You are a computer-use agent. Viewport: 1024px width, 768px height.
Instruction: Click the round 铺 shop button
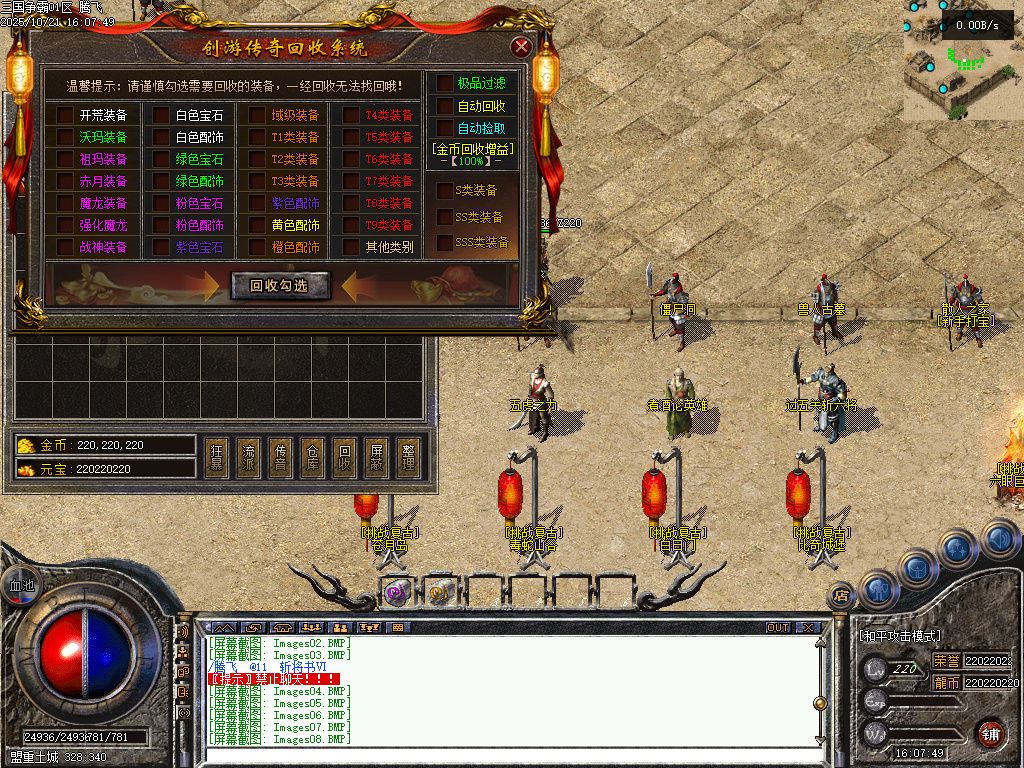pos(989,735)
